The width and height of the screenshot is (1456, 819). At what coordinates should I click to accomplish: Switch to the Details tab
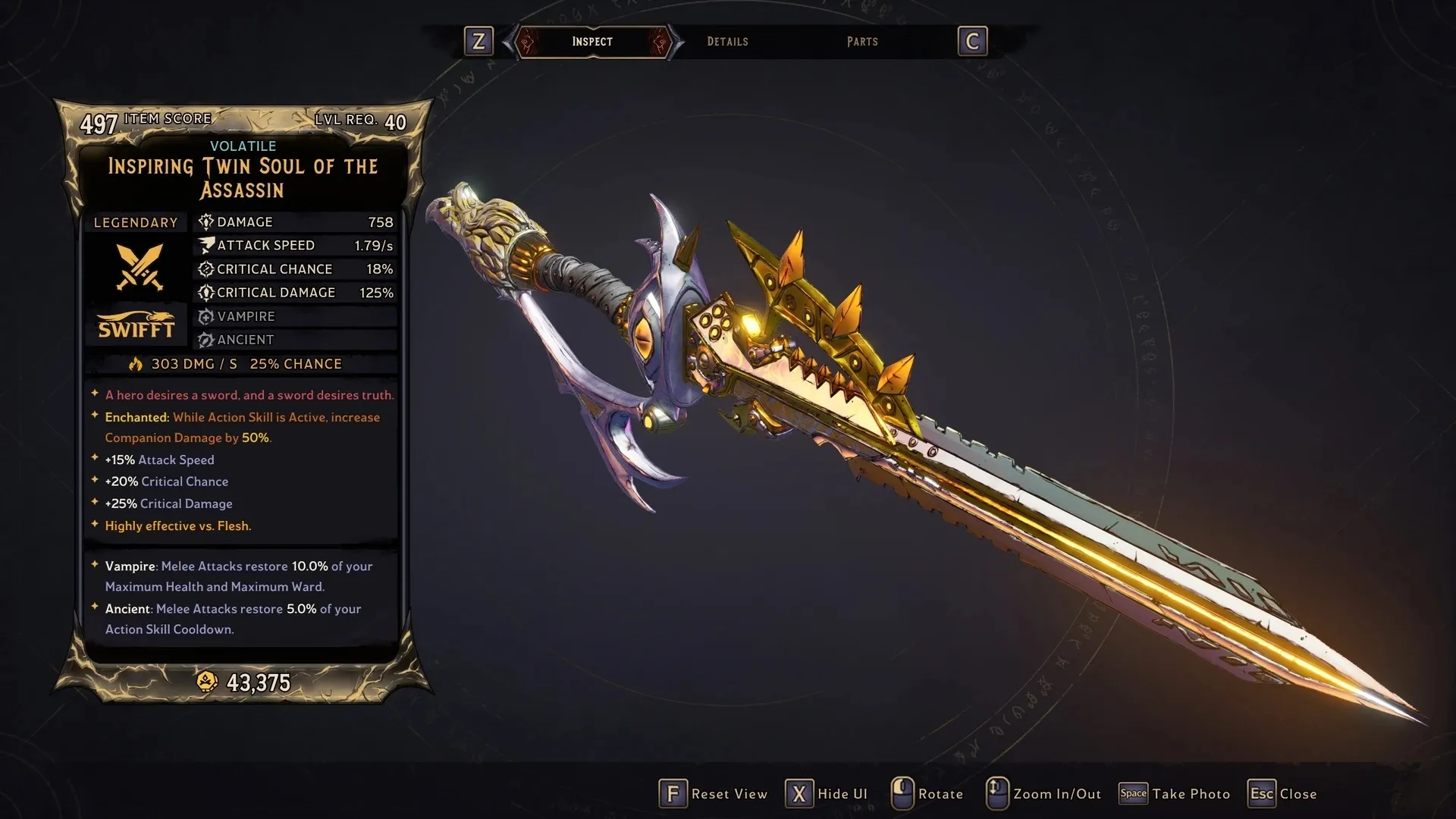727,42
